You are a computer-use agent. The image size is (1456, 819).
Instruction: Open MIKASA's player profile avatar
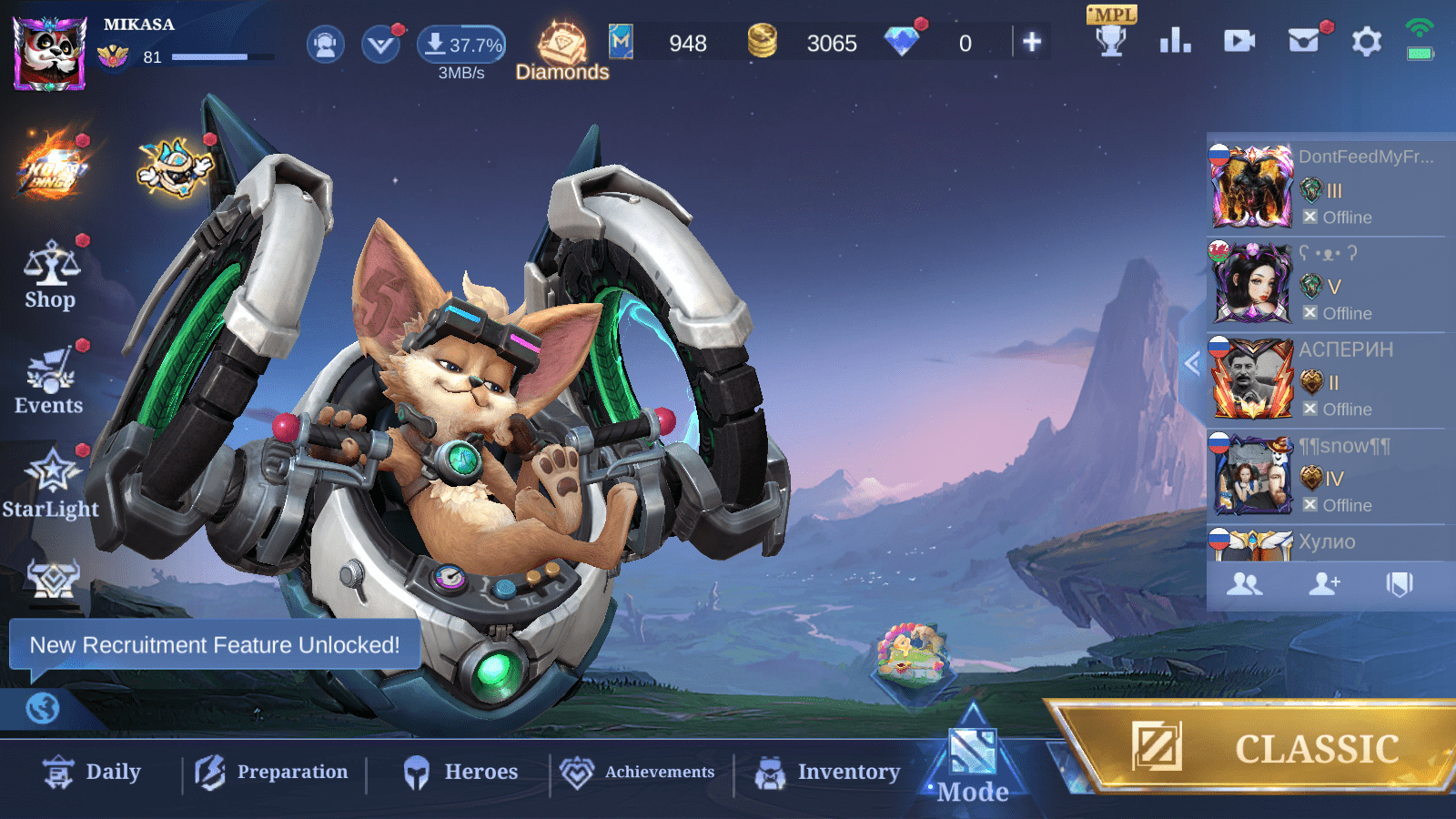coord(50,53)
